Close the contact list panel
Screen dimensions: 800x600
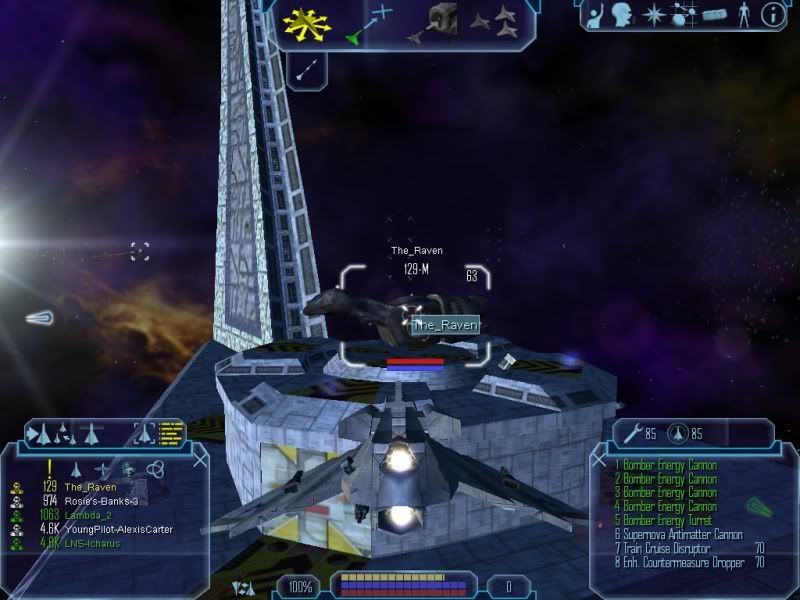200,460
